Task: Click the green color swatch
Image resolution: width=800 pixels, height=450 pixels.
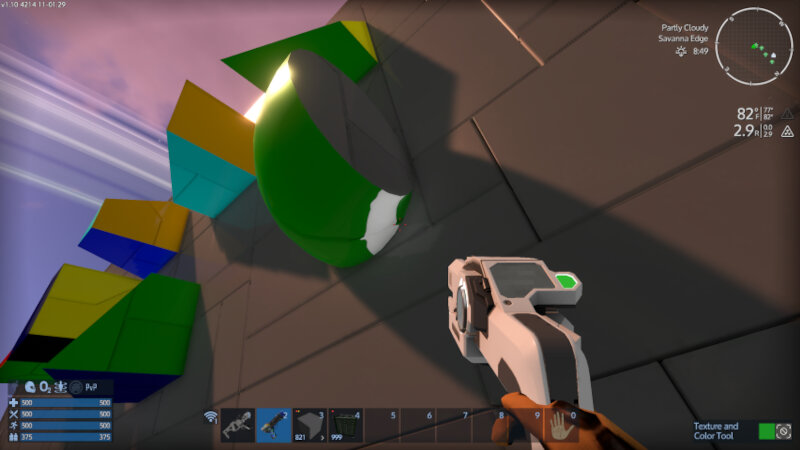Action: [x=767, y=431]
